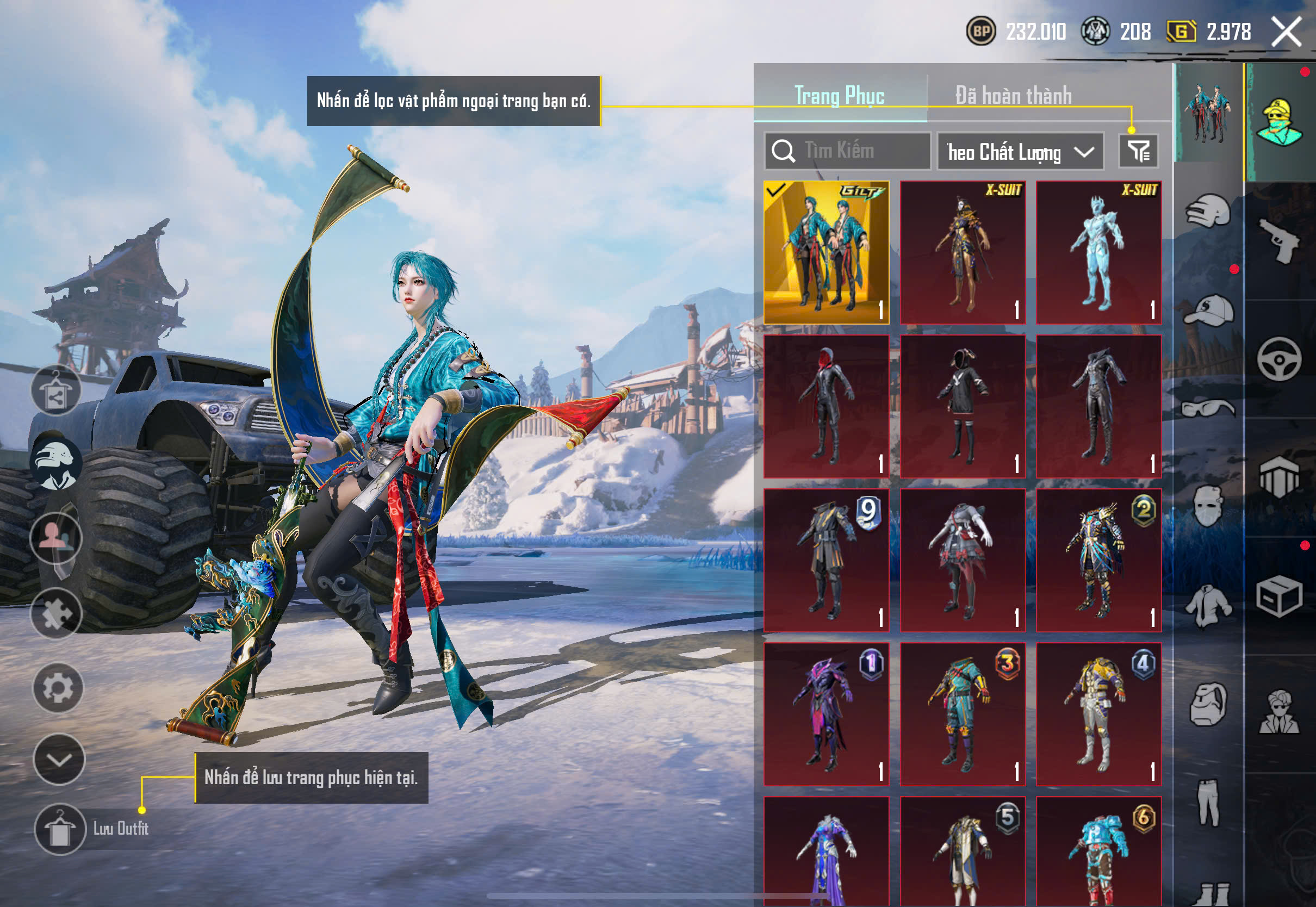Collapse side menu with the down arrow

[59, 759]
